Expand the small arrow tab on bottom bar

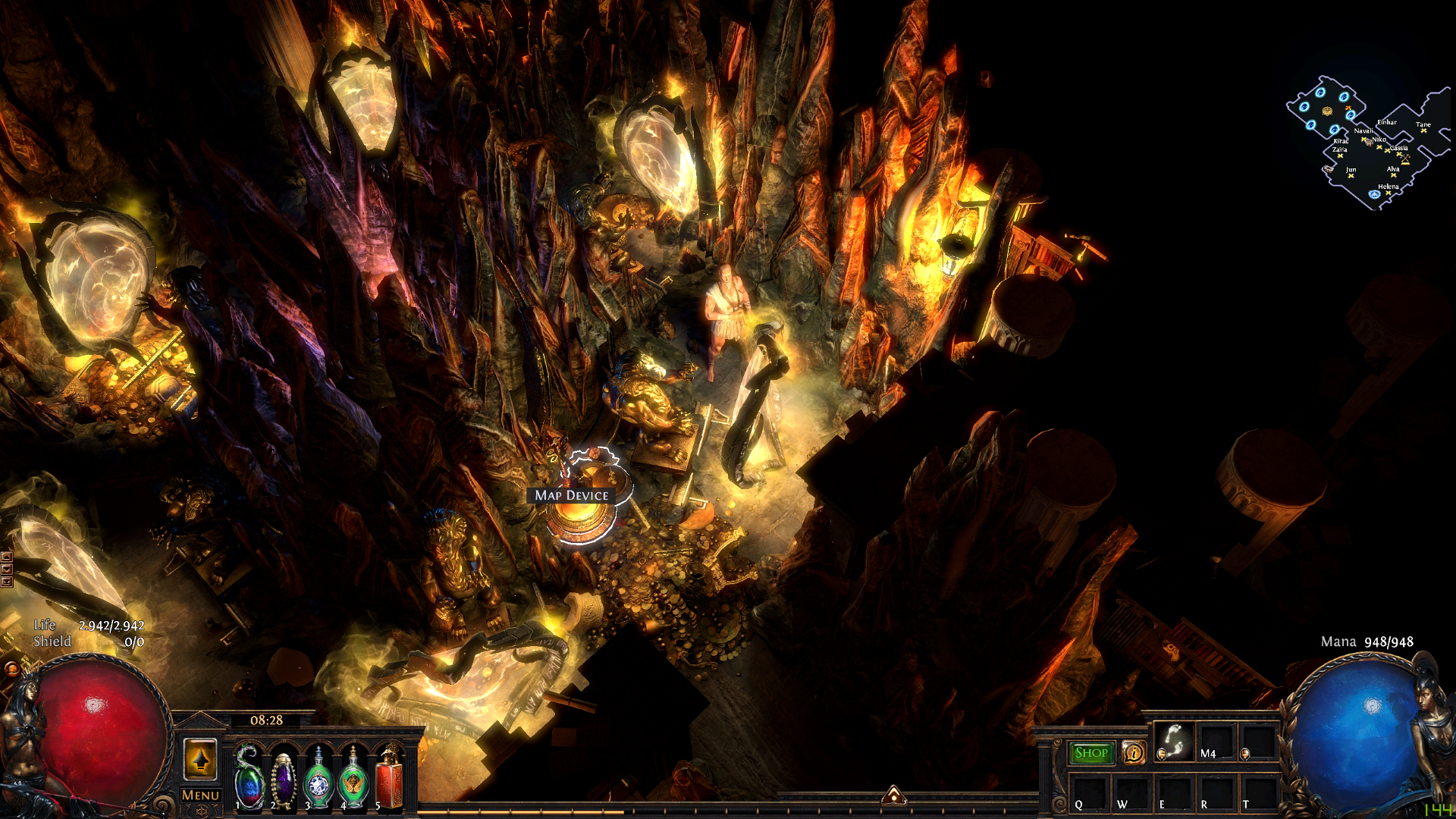(894, 795)
